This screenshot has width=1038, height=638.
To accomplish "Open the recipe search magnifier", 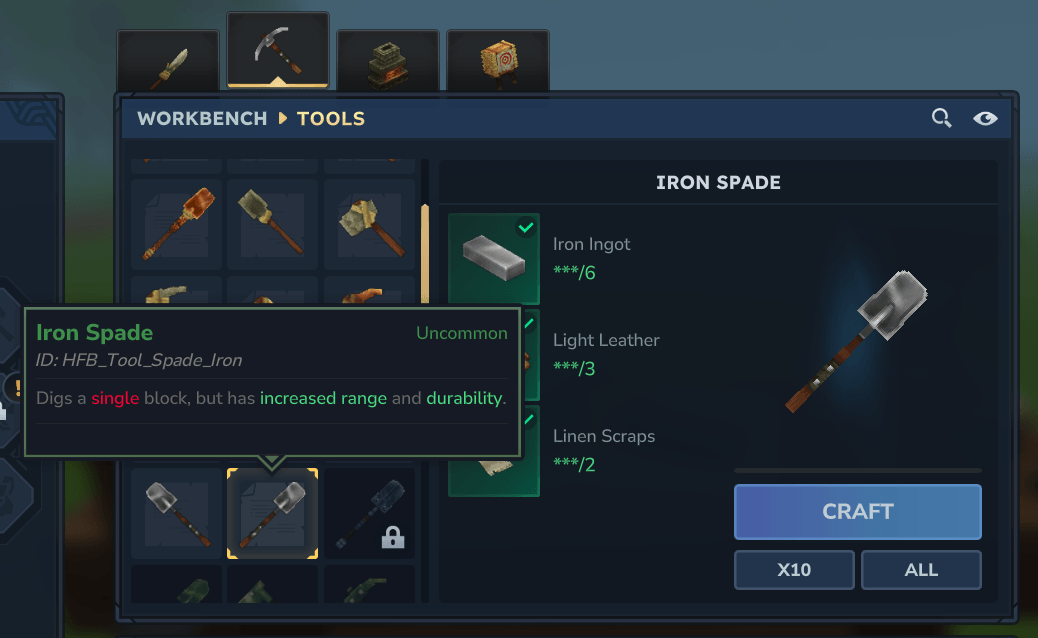I will pos(941,119).
